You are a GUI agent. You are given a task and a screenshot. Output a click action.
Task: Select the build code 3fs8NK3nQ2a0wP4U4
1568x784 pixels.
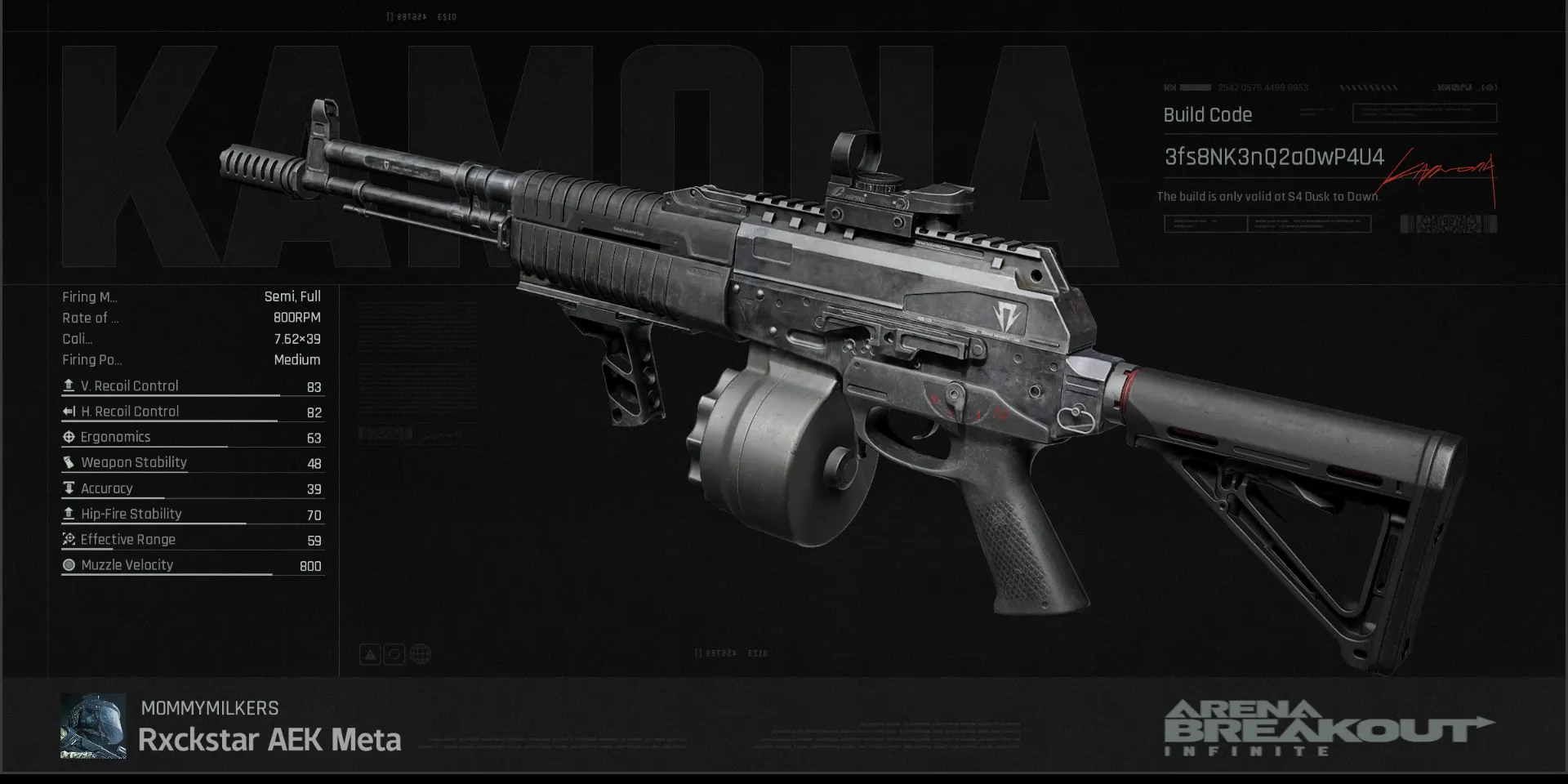click(1273, 157)
